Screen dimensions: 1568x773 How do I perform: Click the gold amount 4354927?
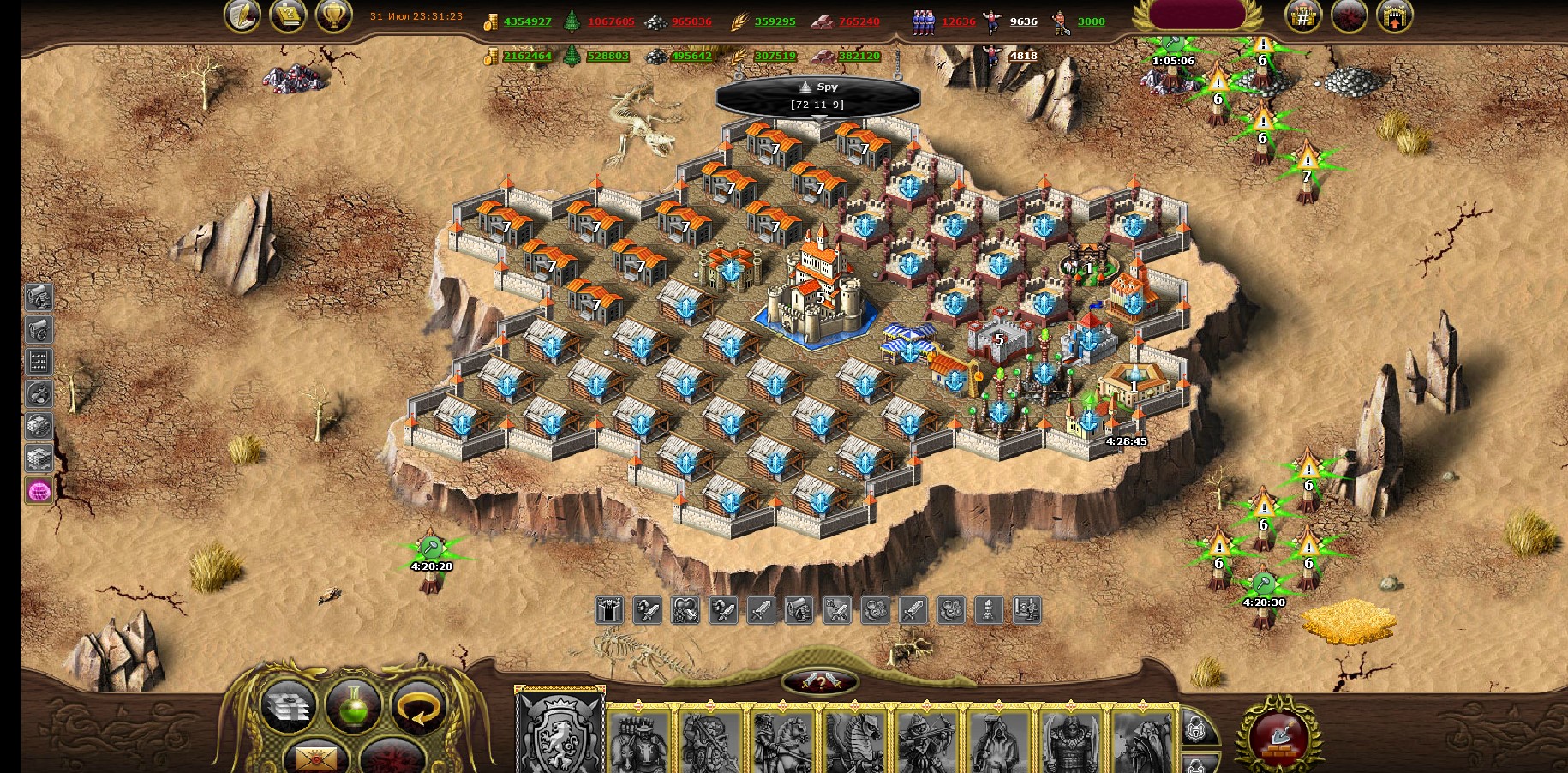point(527,21)
